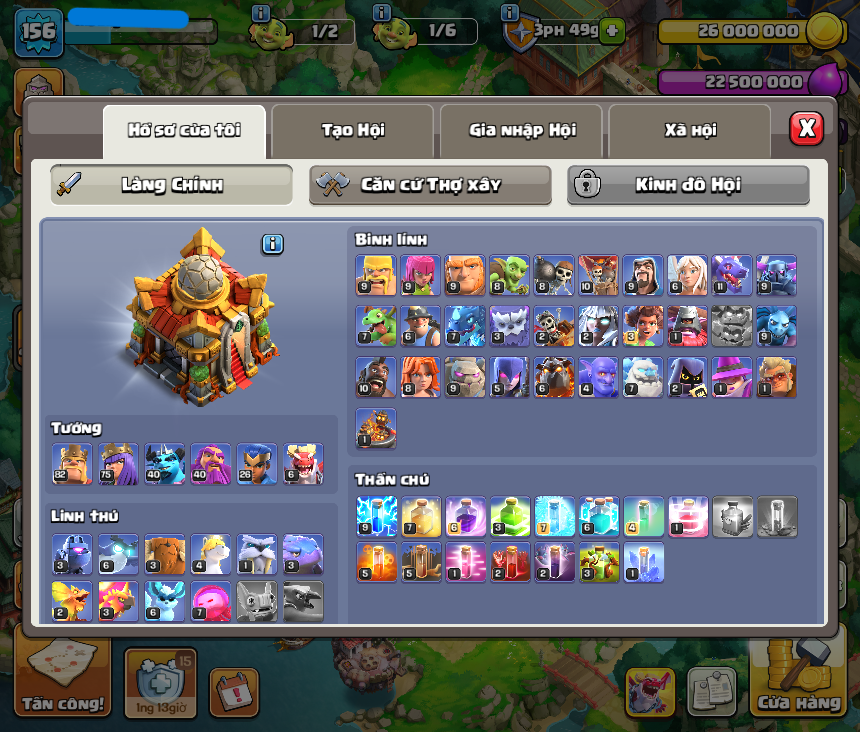The height and width of the screenshot is (732, 860).
Task: Show the Làng Chính profile
Action: pos(172,185)
